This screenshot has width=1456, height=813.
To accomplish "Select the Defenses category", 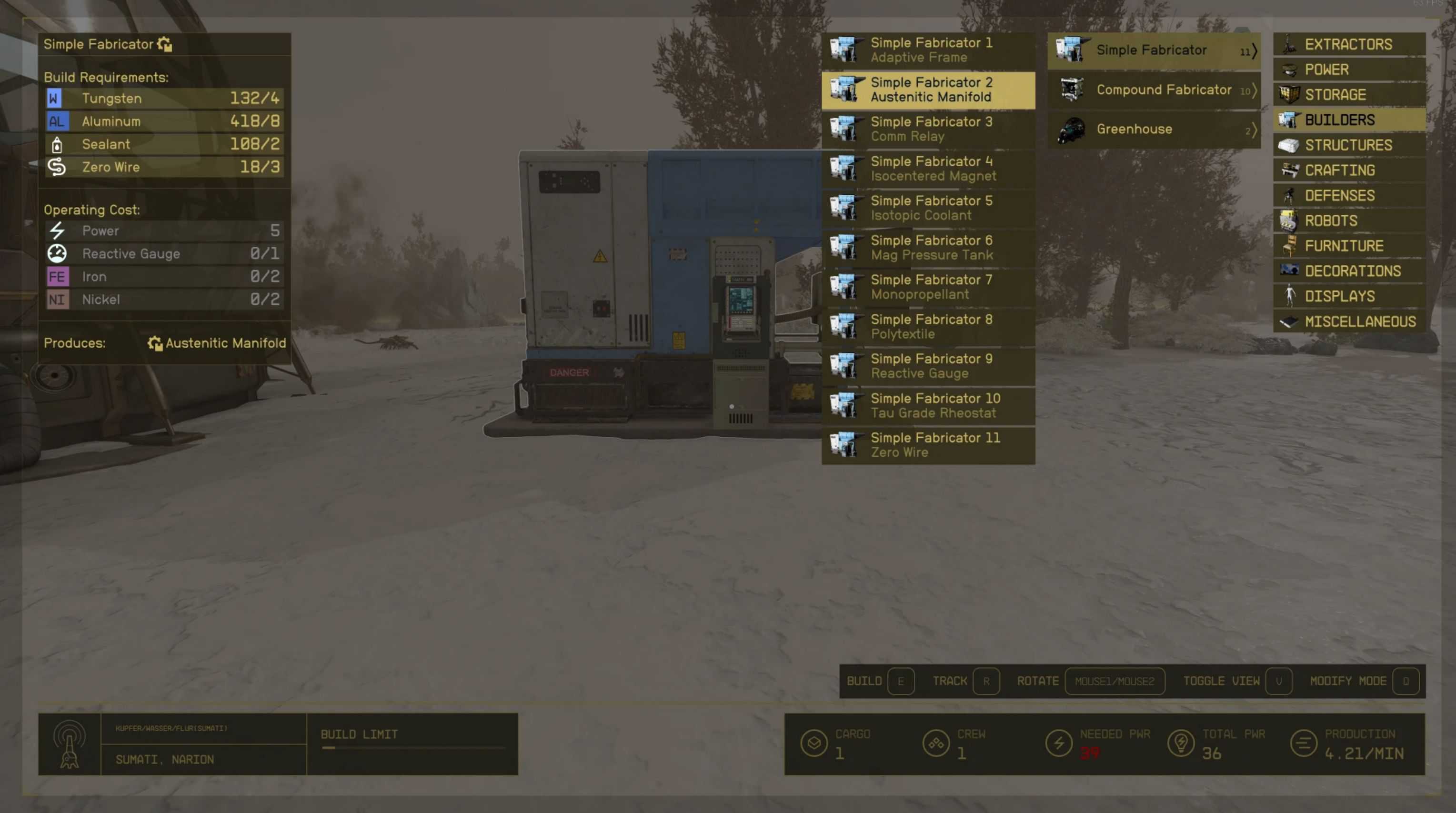I will click(x=1349, y=196).
